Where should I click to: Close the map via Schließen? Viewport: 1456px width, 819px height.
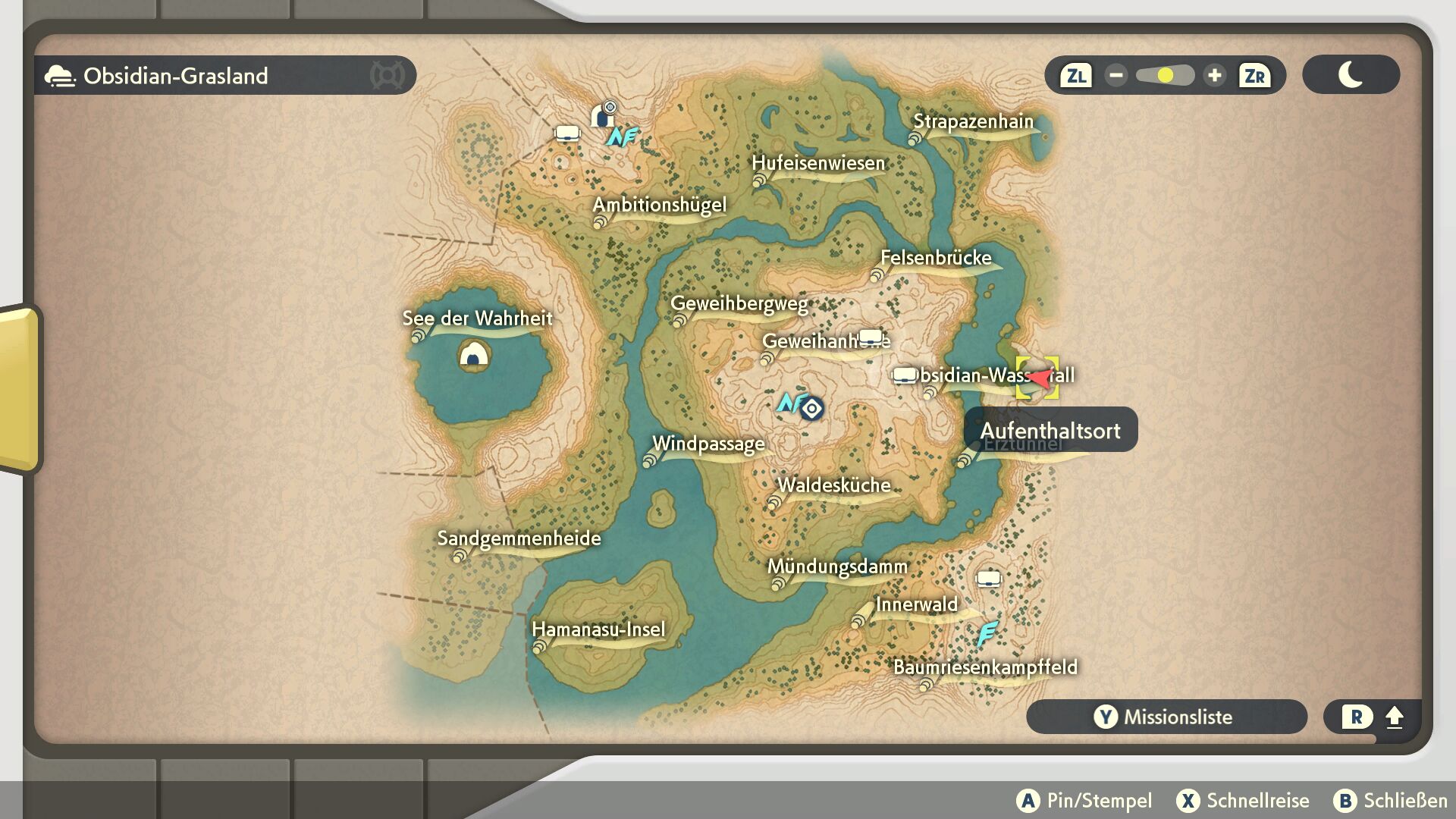click(x=1391, y=801)
